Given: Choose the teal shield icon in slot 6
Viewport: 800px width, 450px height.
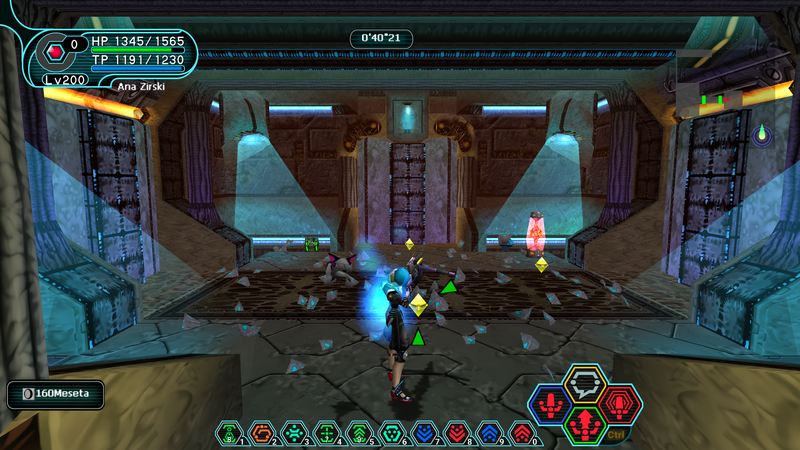Looking at the screenshot, I should [392, 433].
